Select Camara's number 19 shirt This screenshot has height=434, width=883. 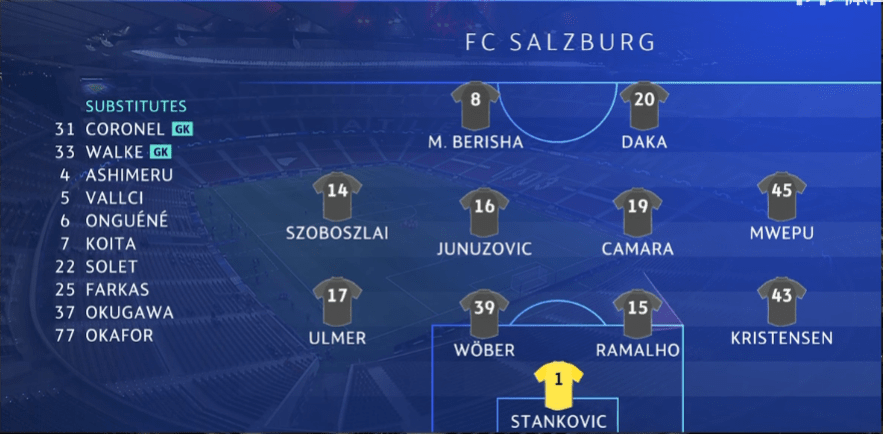pyautogui.click(x=638, y=211)
